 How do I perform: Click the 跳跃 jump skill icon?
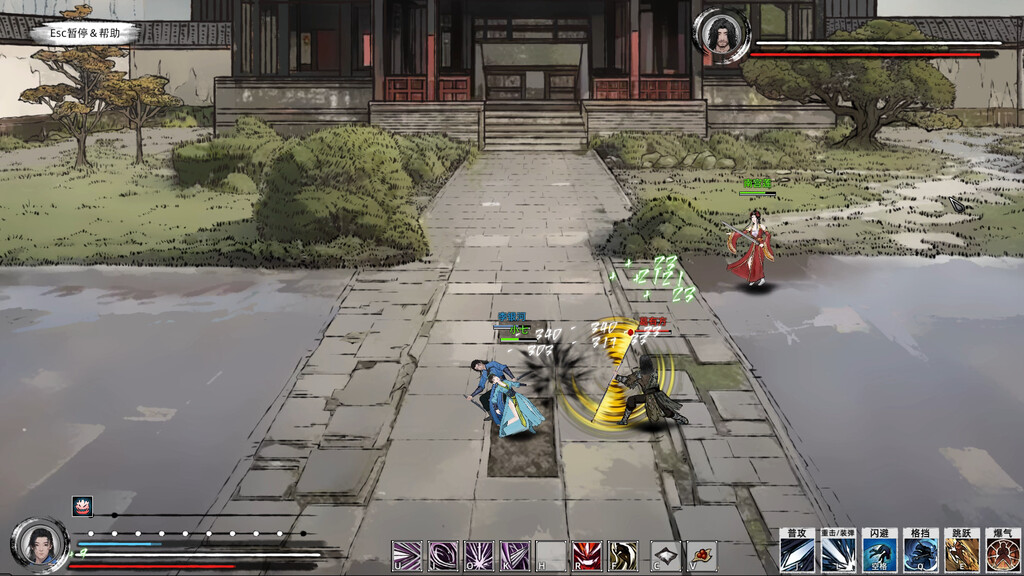click(x=962, y=551)
